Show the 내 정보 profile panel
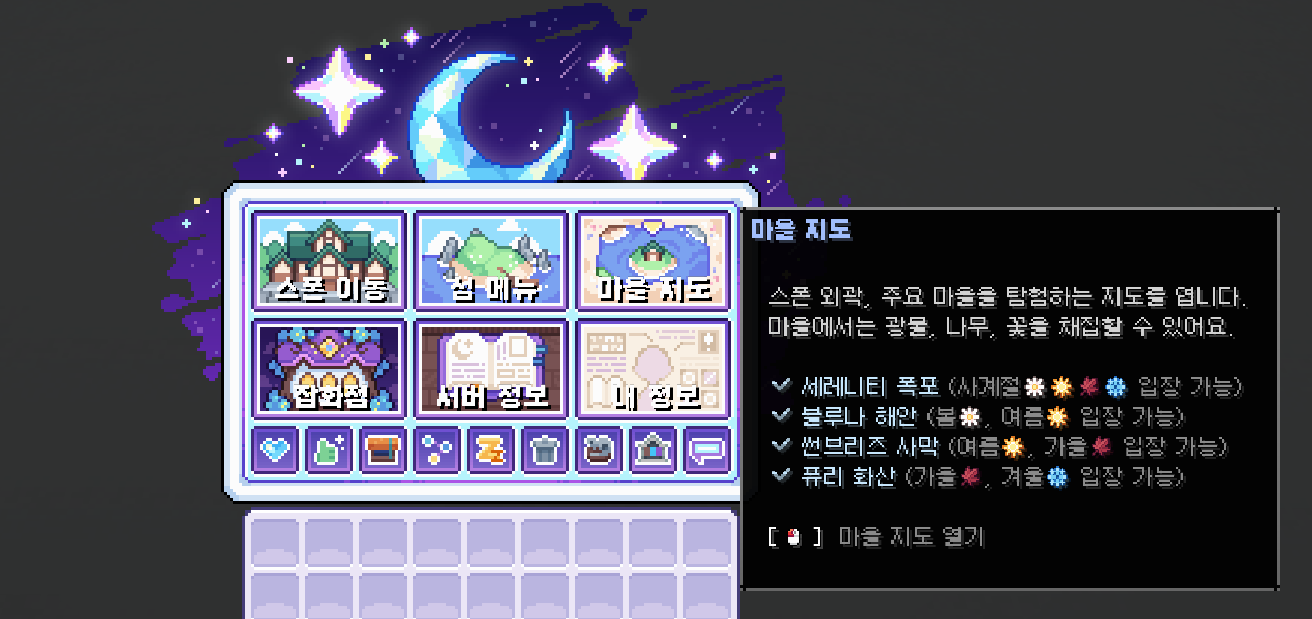 click(x=654, y=368)
